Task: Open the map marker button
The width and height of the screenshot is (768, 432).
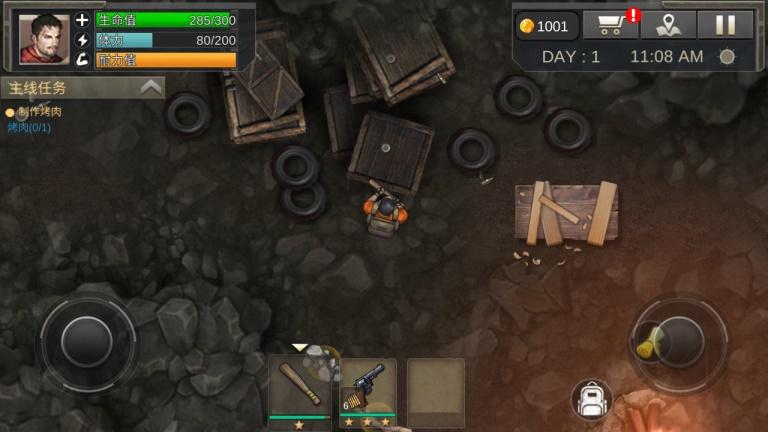Action: click(x=667, y=26)
